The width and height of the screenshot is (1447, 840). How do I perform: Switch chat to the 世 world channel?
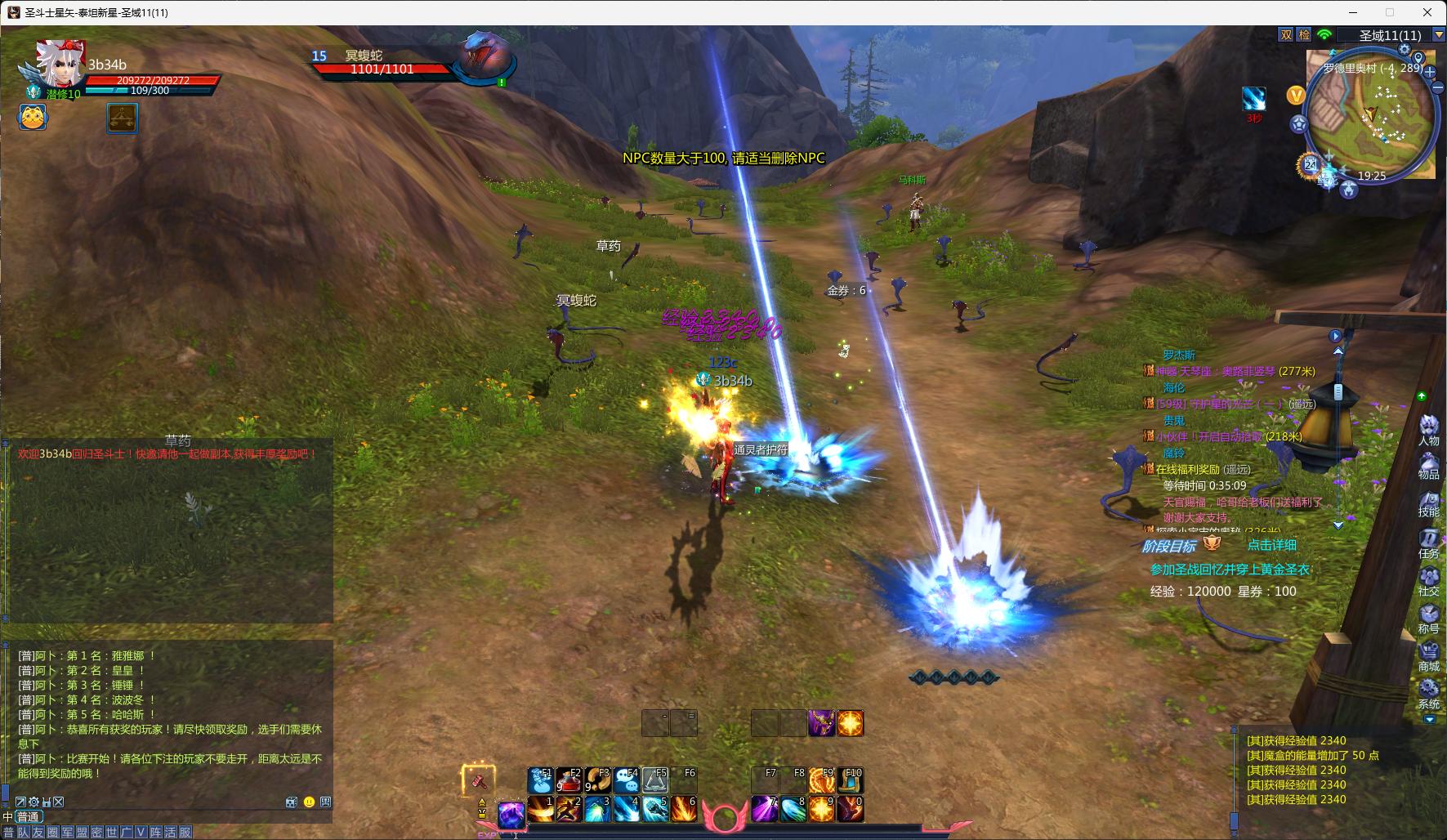(x=112, y=833)
